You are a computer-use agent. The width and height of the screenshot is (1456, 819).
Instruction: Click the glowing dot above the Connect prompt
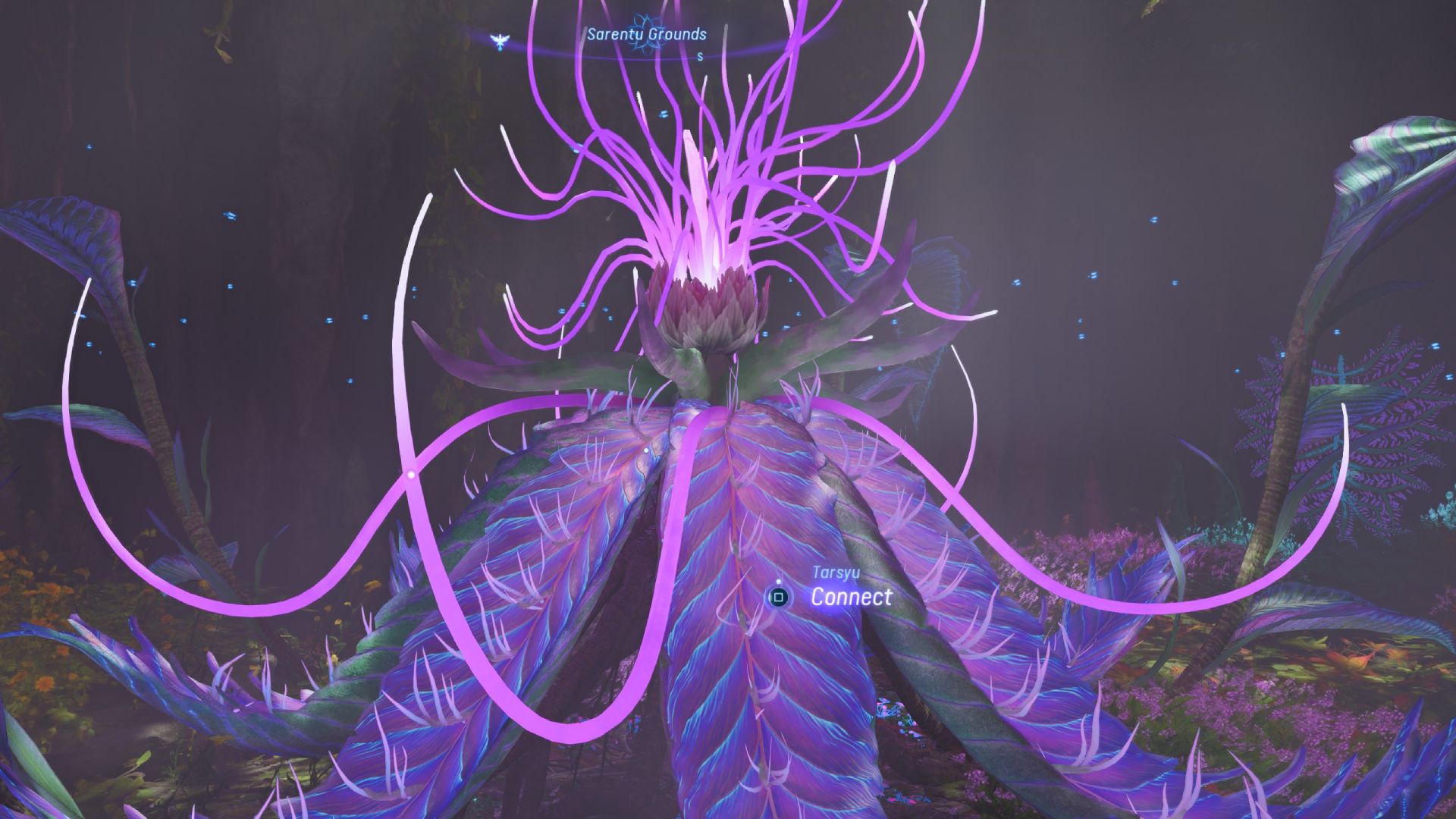coord(779,582)
